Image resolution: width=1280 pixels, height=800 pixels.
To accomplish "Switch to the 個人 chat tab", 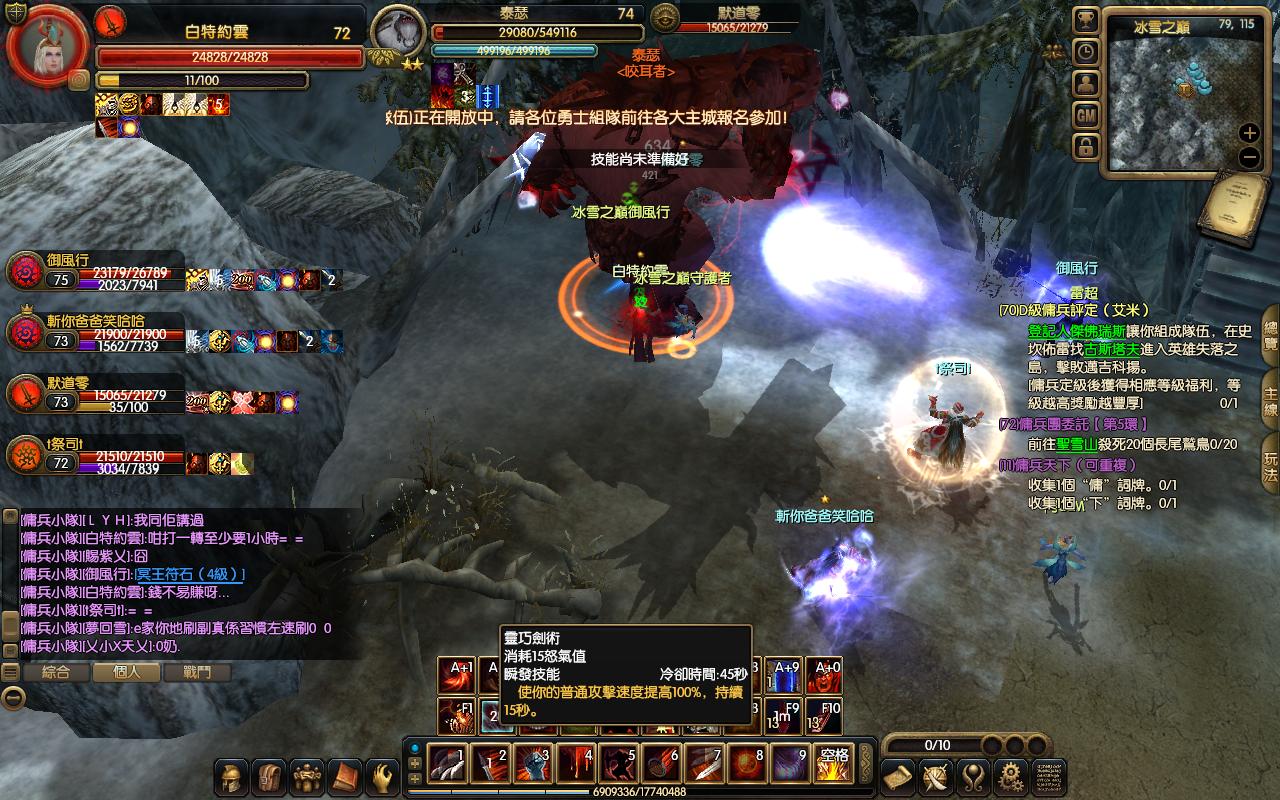I will click(x=127, y=673).
